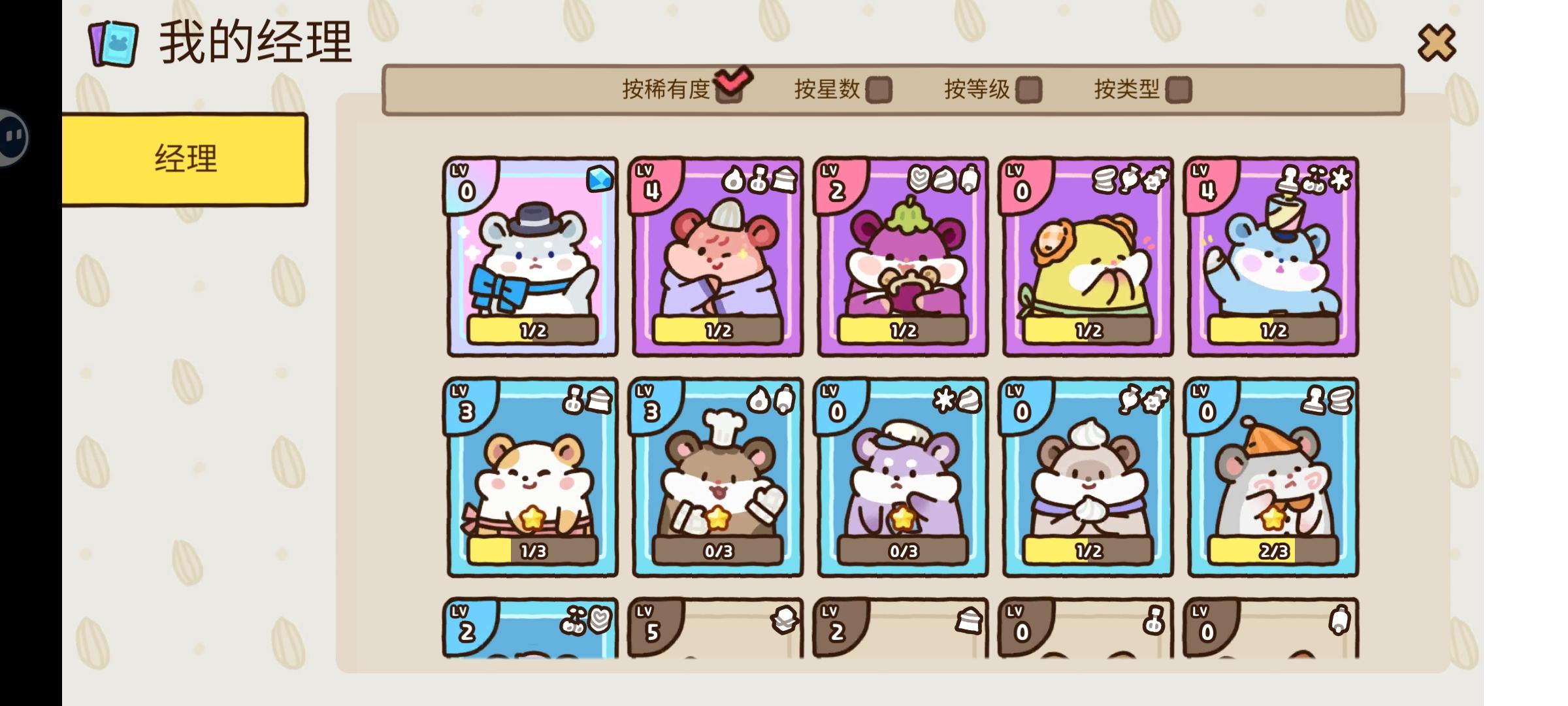
Task: Enable the 按星数 sorting checkbox
Action: point(879,90)
